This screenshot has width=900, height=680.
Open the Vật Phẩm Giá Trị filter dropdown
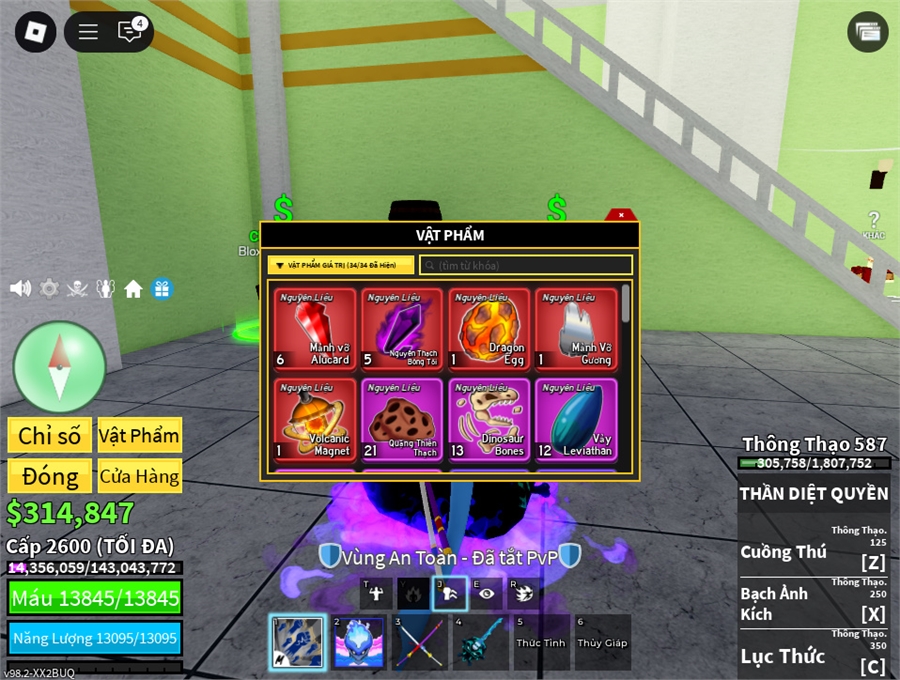click(x=340, y=265)
